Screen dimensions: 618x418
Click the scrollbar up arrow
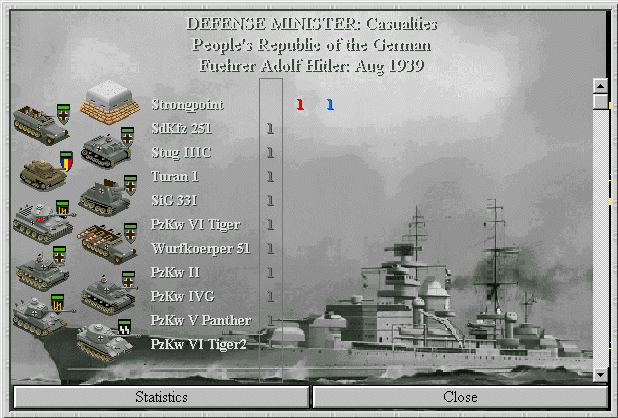click(600, 86)
